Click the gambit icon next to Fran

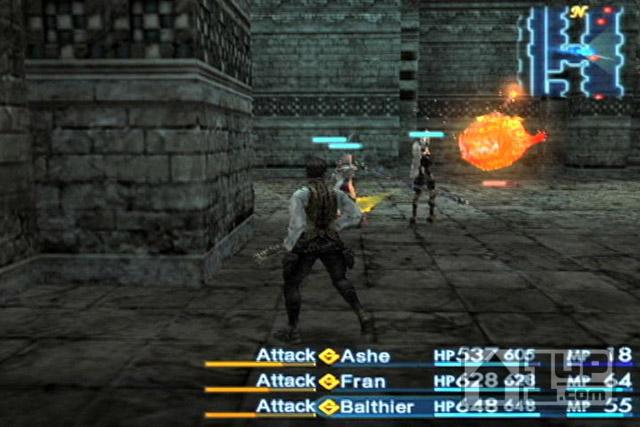click(x=329, y=381)
